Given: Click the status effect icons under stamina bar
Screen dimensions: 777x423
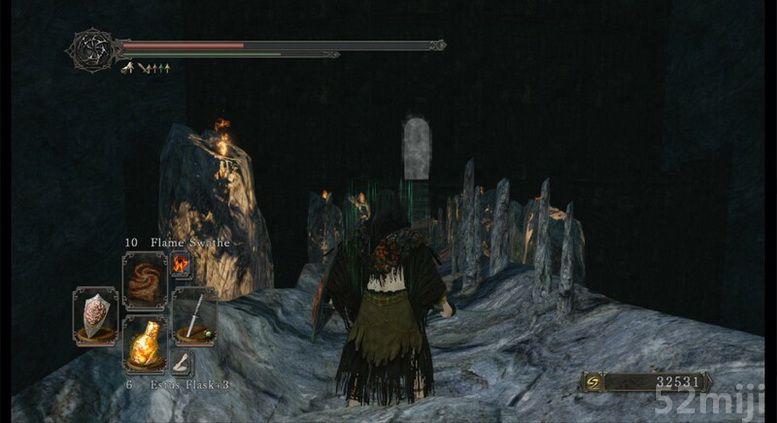Looking at the screenshot, I should click(x=146, y=68).
